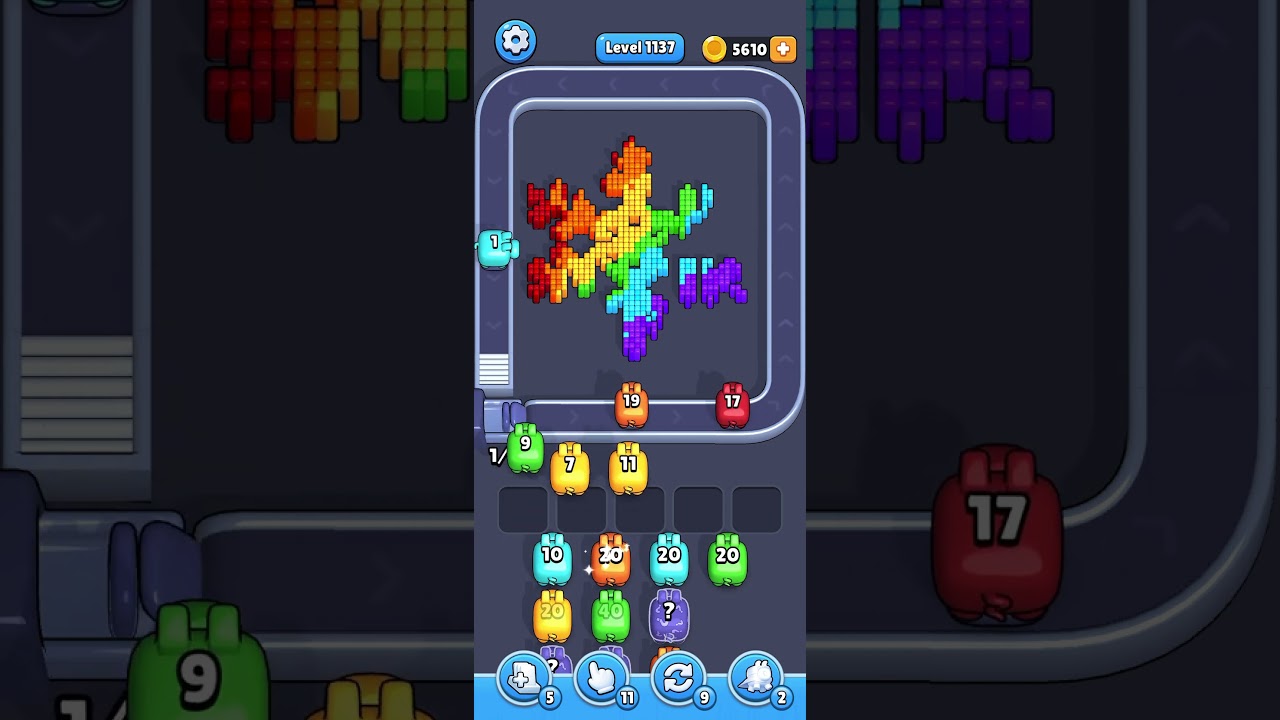Select the mystery block marked with a question mark
This screenshot has height=720, width=1280.
click(x=668, y=613)
